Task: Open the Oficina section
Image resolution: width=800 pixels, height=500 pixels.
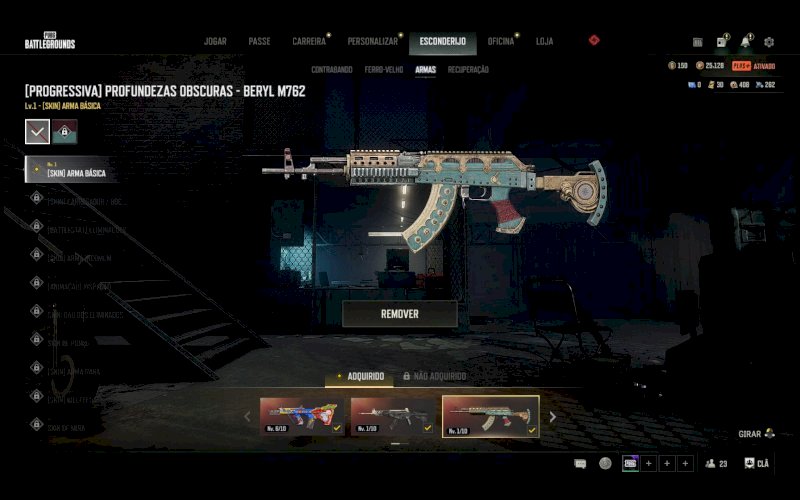Action: [x=501, y=42]
